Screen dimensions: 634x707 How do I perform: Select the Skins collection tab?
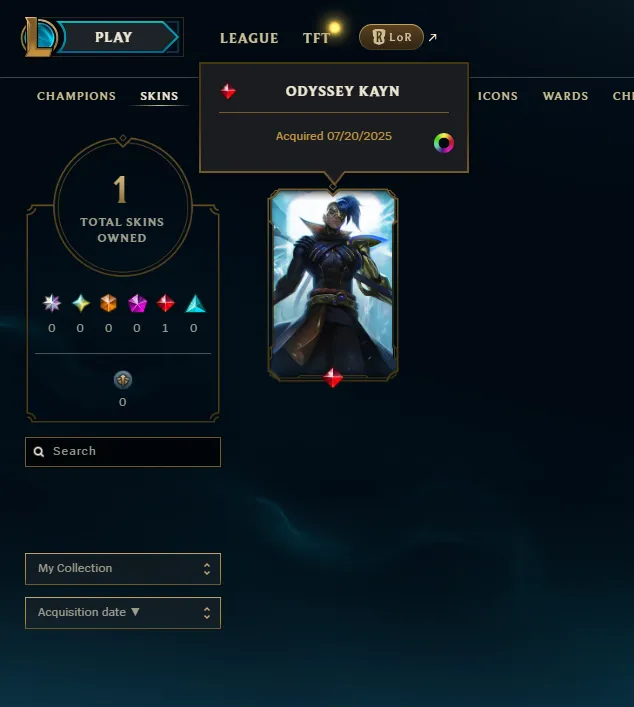pyautogui.click(x=159, y=97)
